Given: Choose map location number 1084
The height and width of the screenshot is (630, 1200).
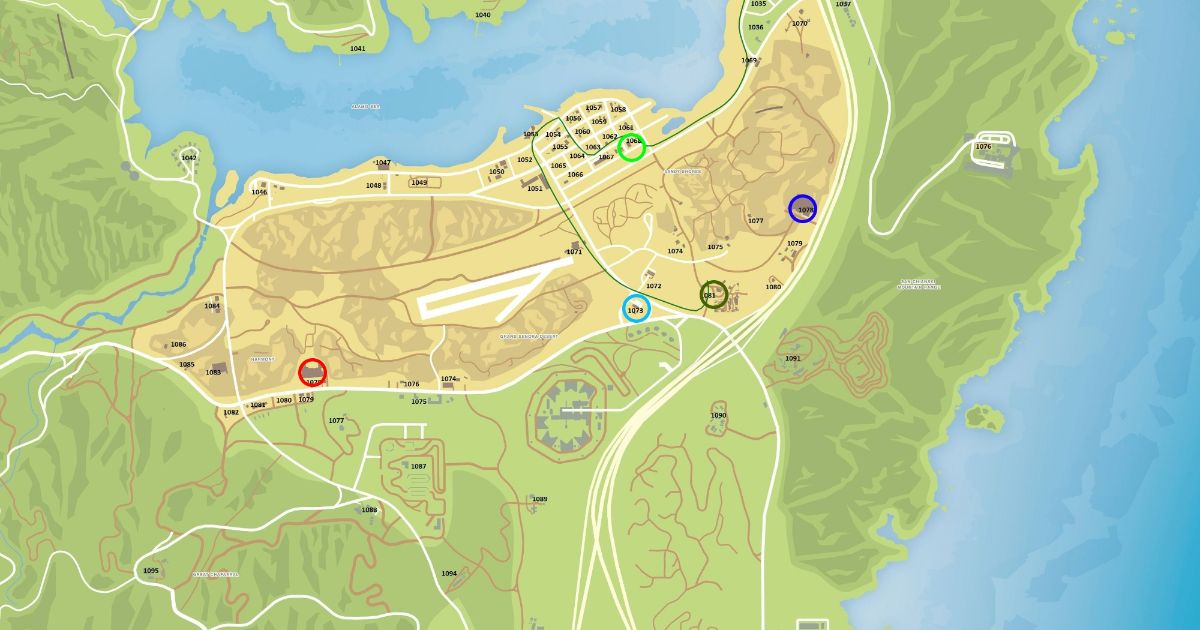Looking at the screenshot, I should (212, 306).
